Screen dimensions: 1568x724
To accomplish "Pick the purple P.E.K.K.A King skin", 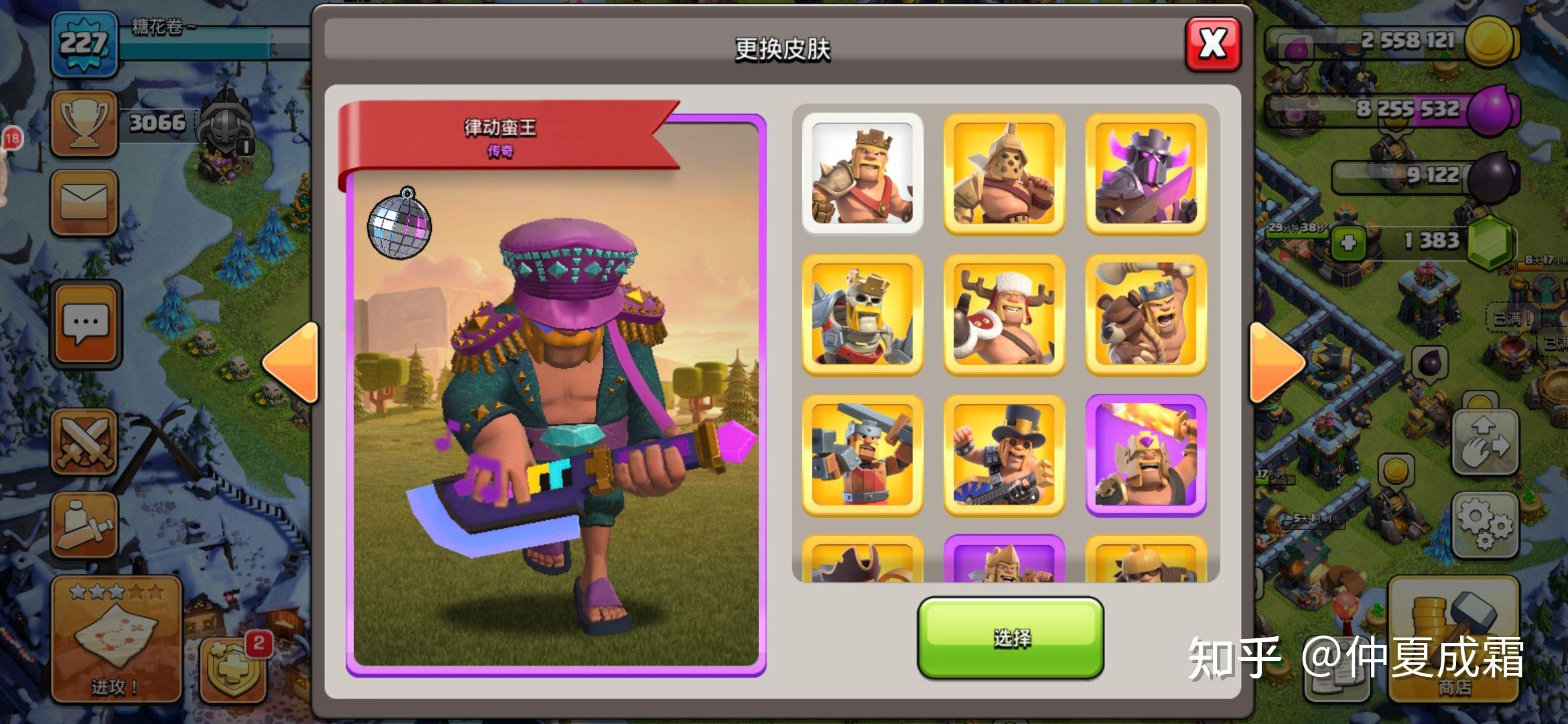I will coord(1145,174).
